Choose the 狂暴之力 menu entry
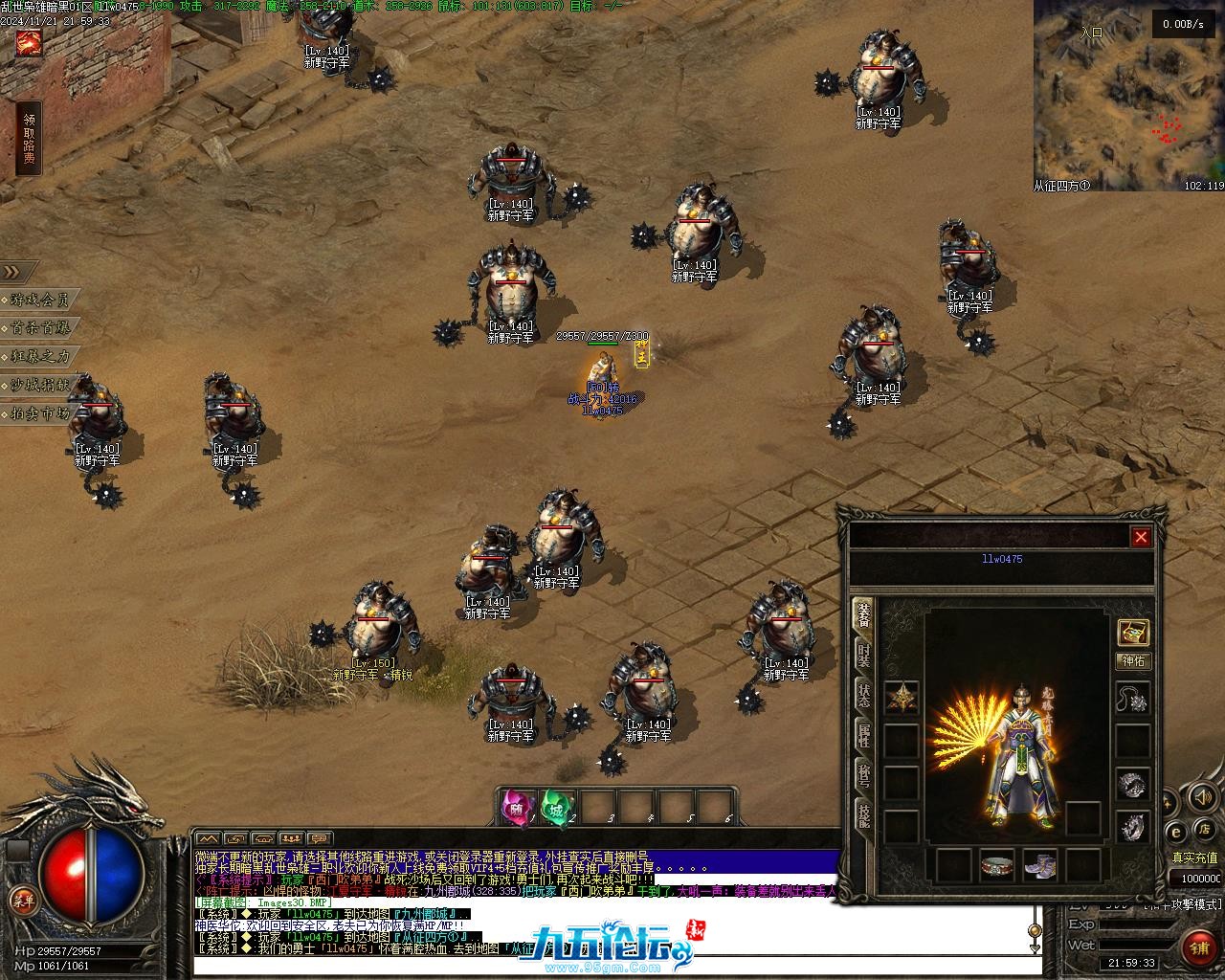This screenshot has width=1225, height=980. [x=40, y=357]
